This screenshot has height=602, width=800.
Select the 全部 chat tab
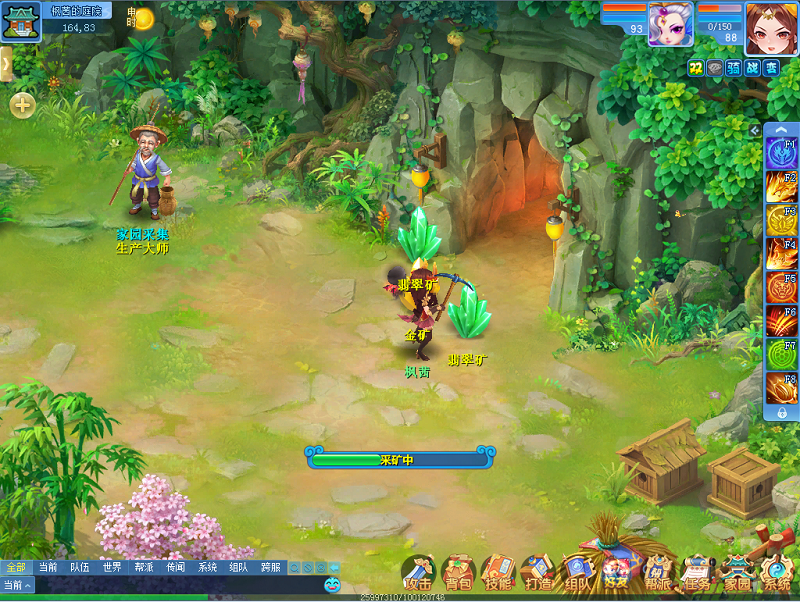[x=16, y=567]
